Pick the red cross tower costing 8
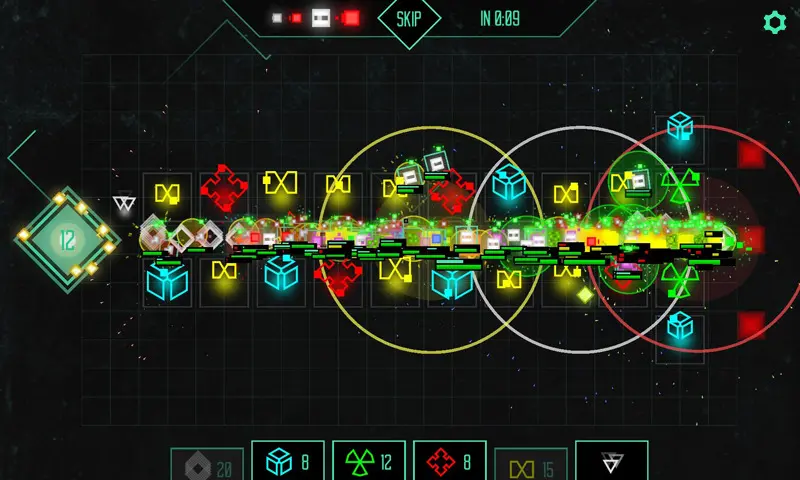The width and height of the screenshot is (800, 480). point(449,462)
